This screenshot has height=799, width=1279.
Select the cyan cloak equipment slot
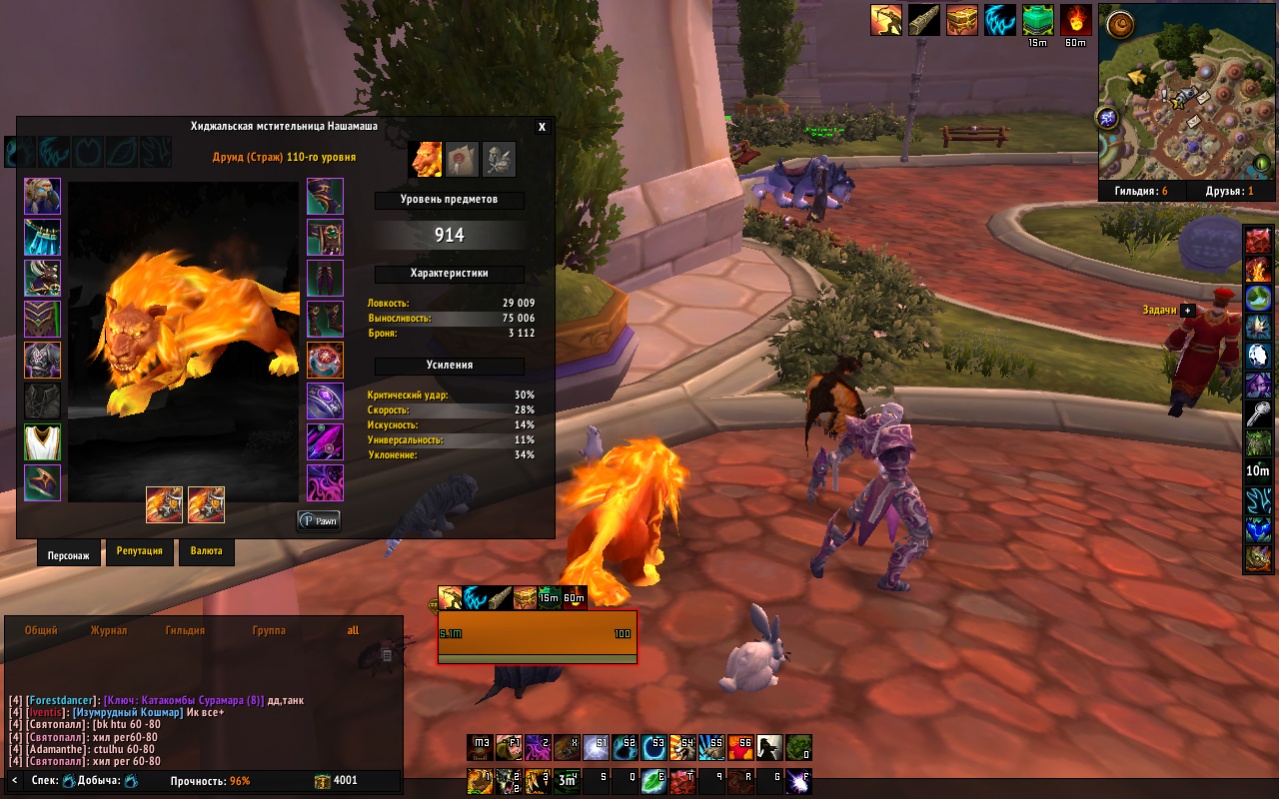(43, 237)
